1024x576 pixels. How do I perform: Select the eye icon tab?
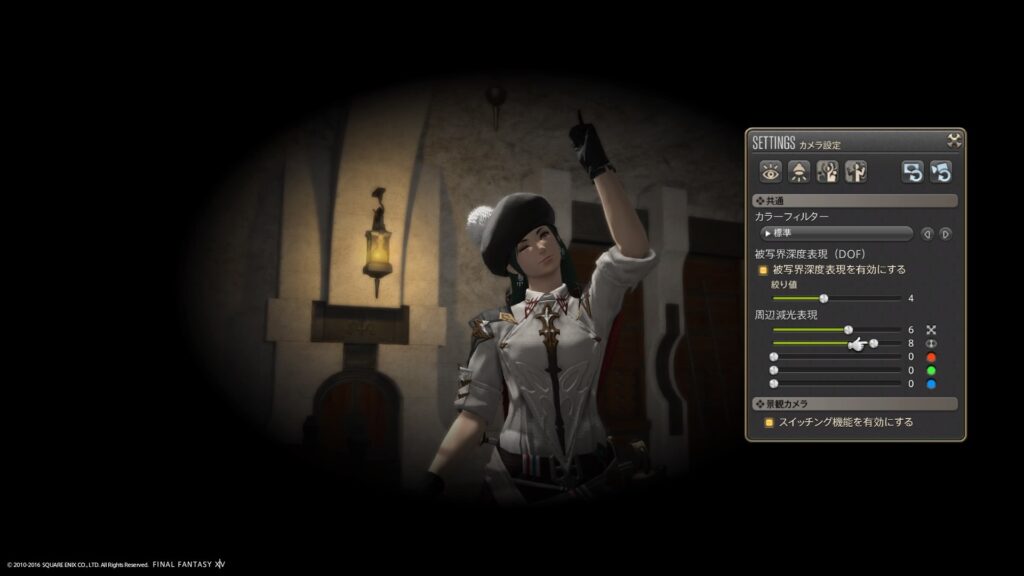click(771, 171)
